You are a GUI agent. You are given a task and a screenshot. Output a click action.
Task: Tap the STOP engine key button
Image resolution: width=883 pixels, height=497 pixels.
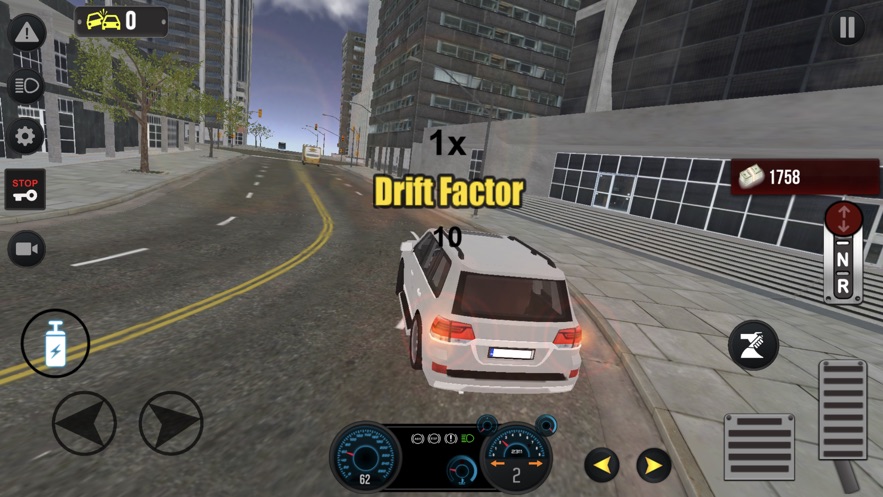tap(26, 189)
